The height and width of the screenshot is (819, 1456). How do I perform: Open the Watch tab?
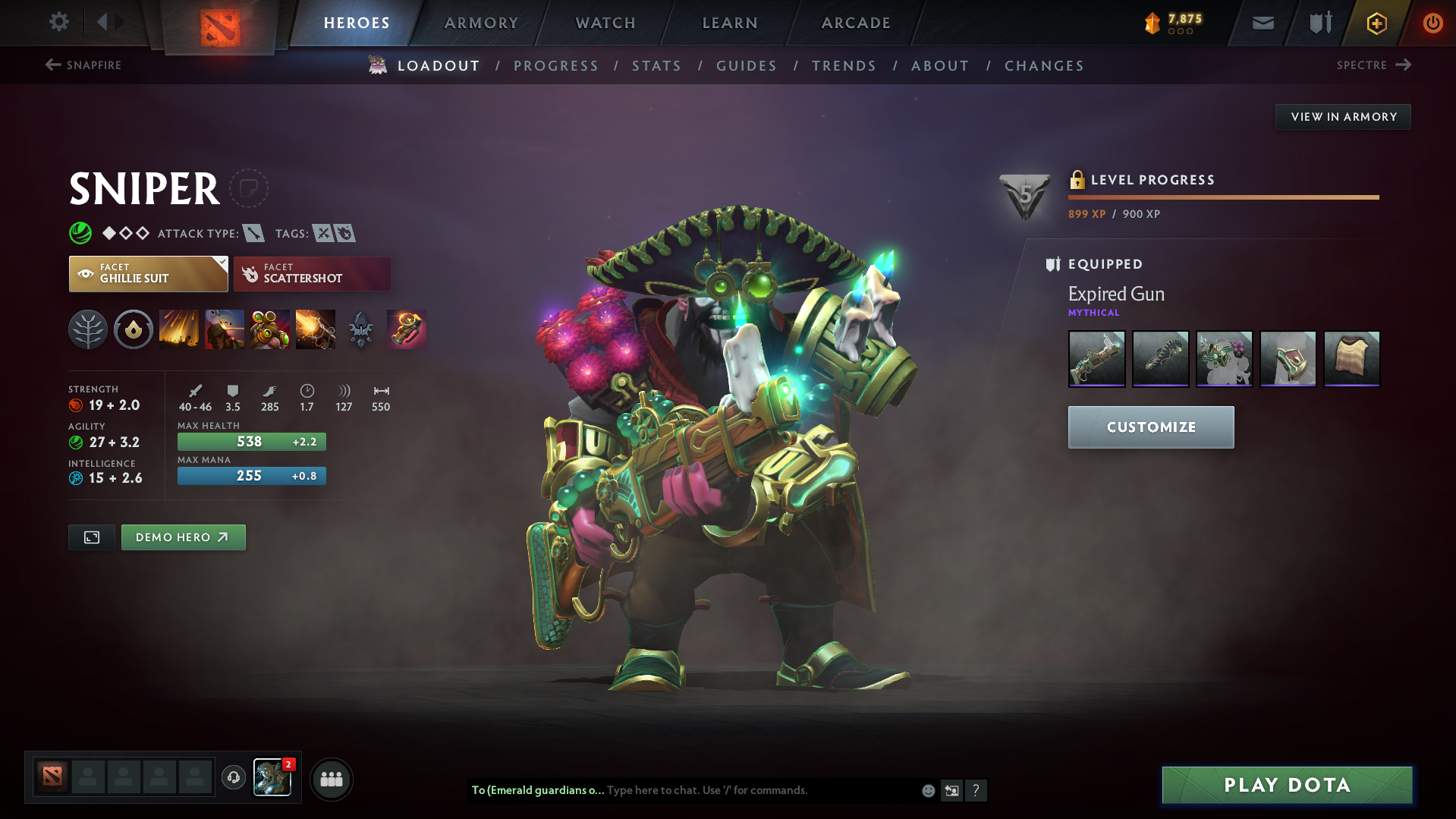[x=605, y=23]
